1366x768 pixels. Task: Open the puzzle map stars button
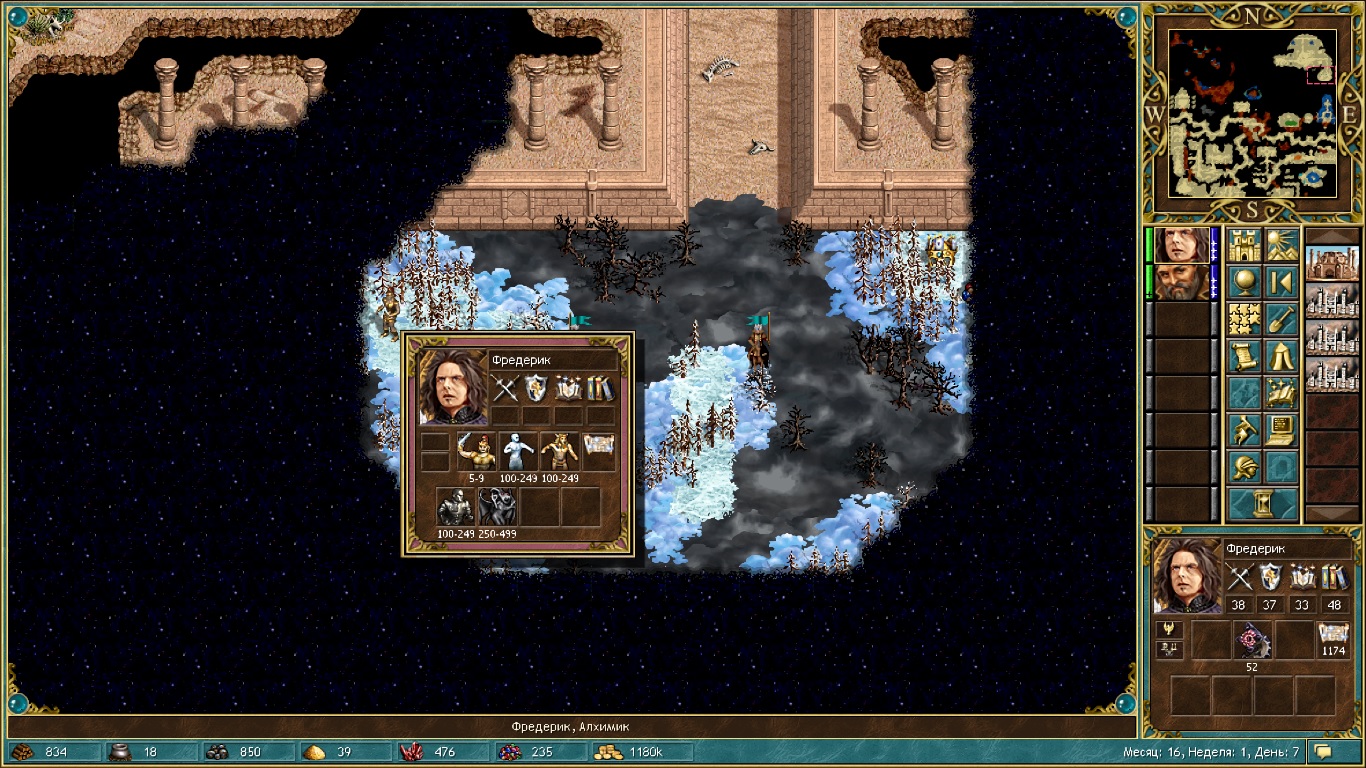point(1245,319)
